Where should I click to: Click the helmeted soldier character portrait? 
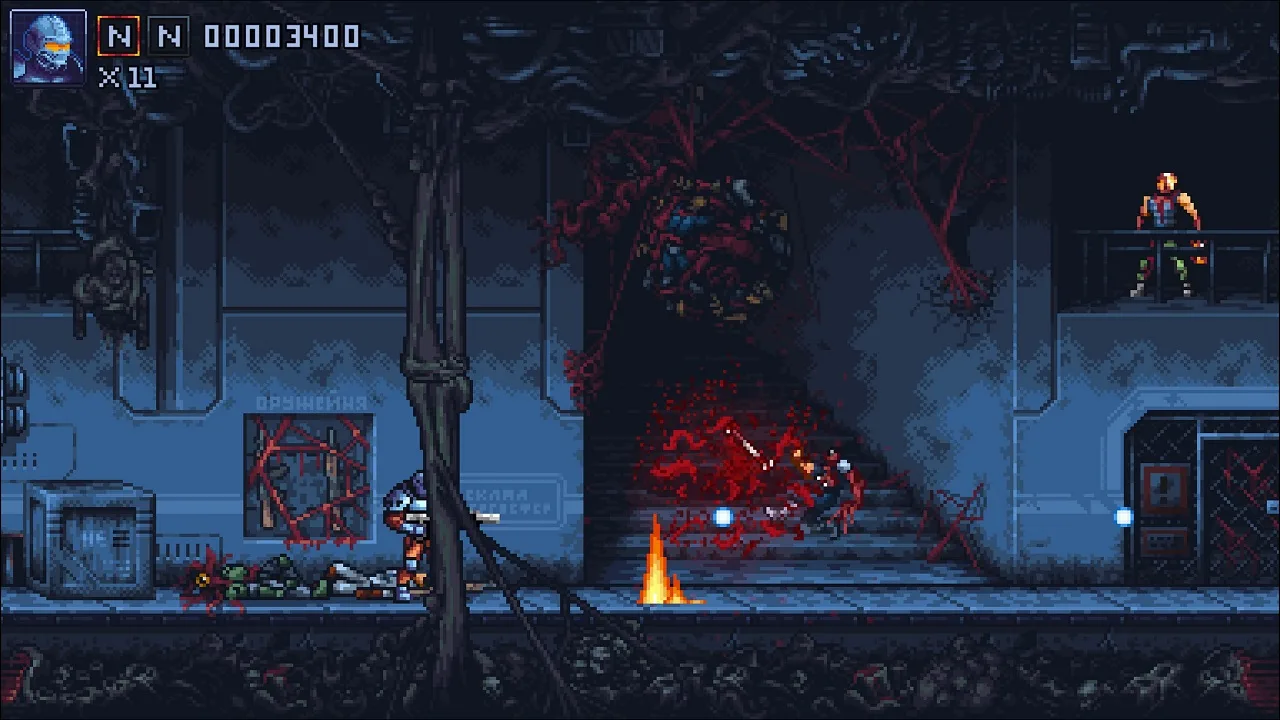click(48, 47)
